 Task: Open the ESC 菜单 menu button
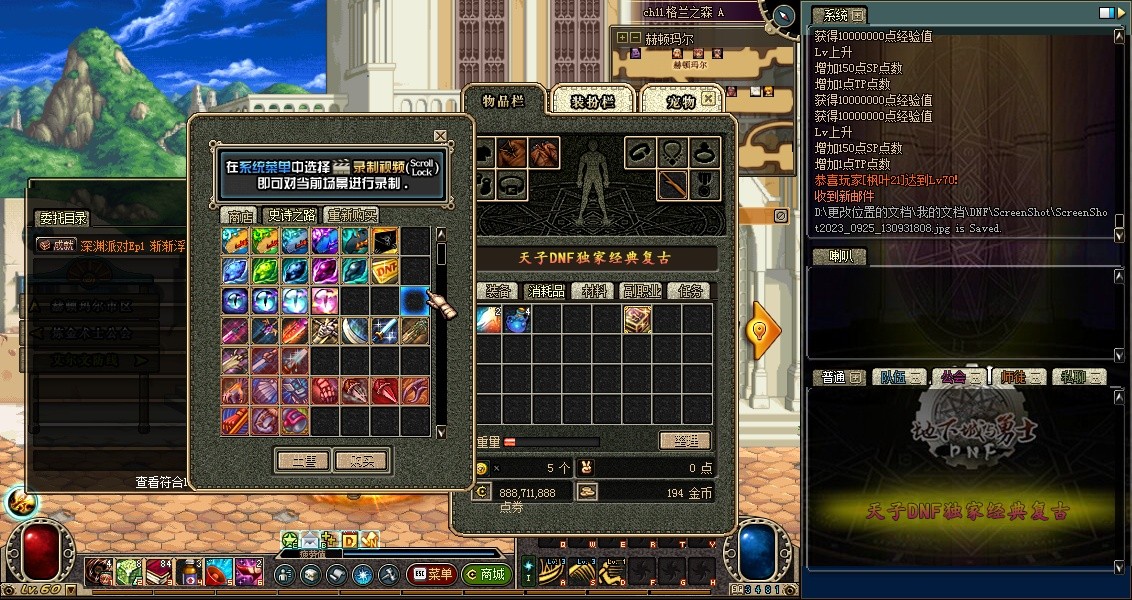click(432, 574)
